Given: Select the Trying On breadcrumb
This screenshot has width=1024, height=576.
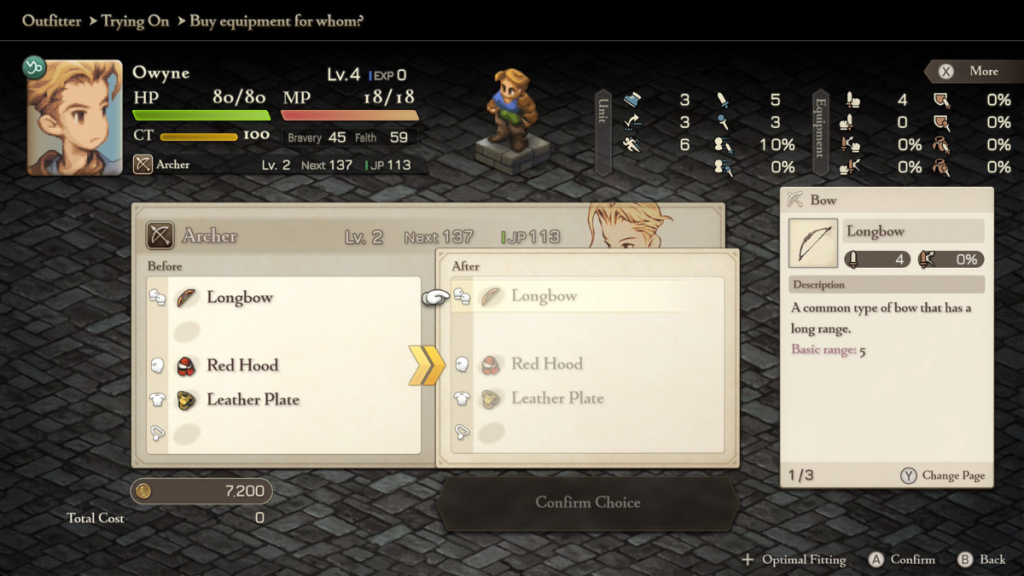Looking at the screenshot, I should coord(135,21).
